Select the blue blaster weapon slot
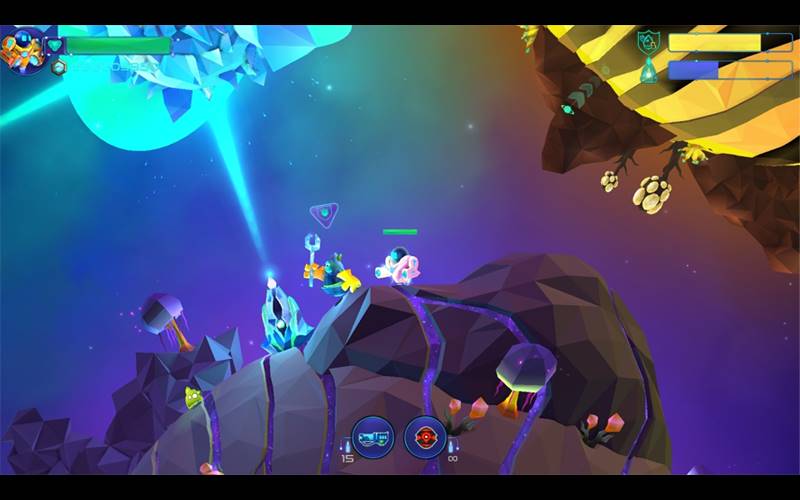Viewport: 800px width, 500px height. point(373,437)
